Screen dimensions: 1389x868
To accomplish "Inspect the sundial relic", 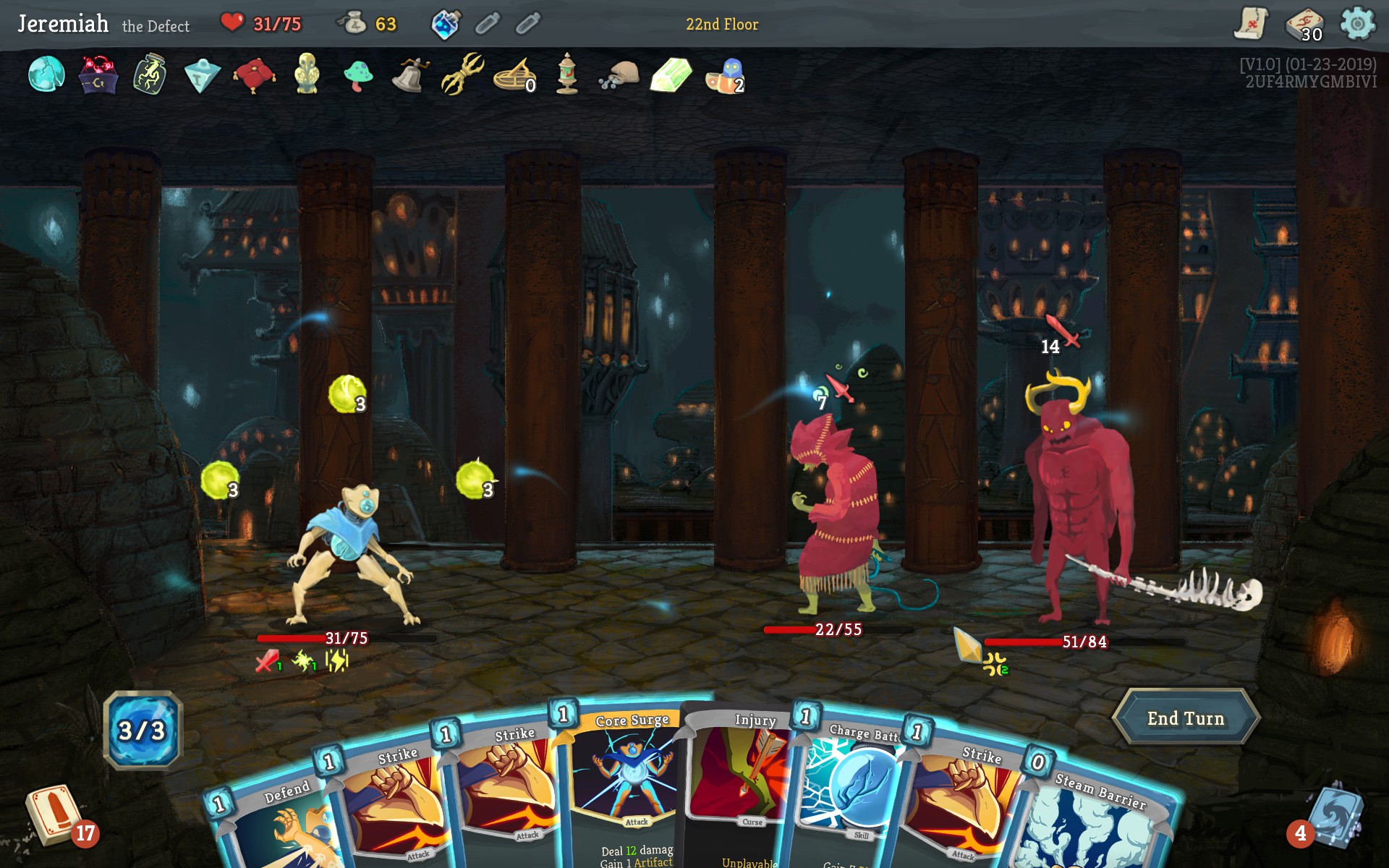I will [x=514, y=76].
